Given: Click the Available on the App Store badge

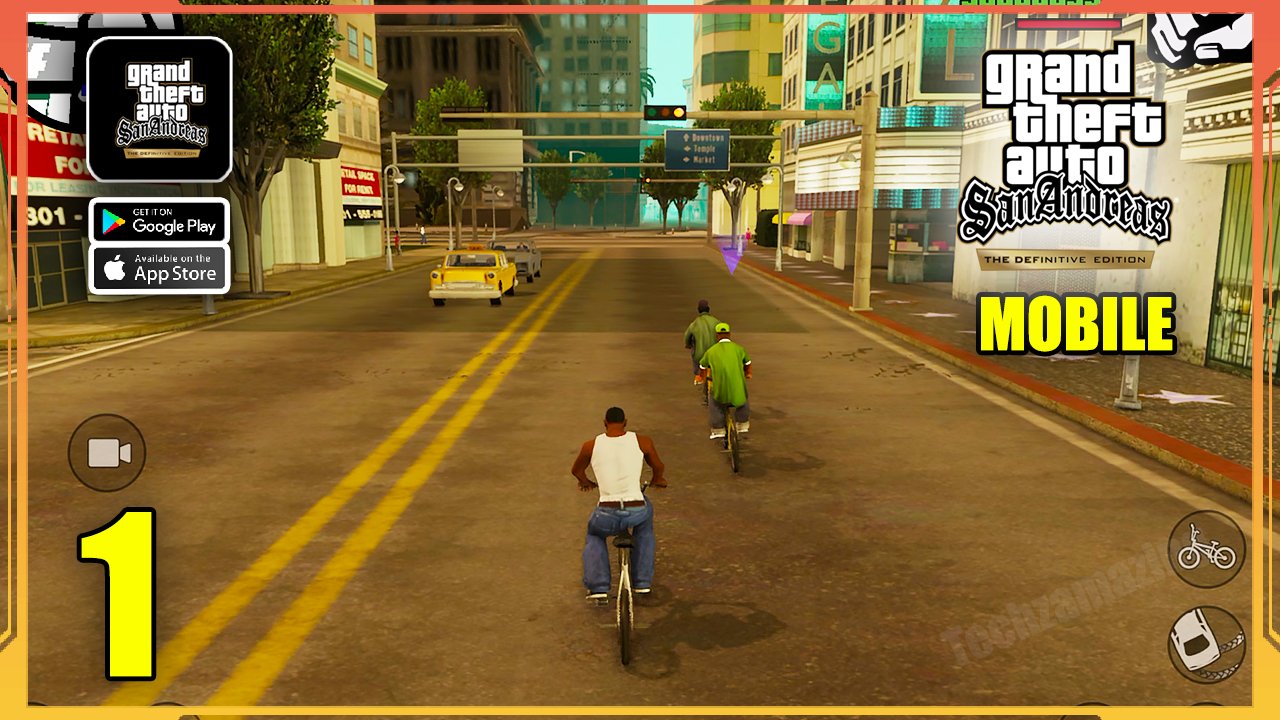Looking at the screenshot, I should coord(160,268).
